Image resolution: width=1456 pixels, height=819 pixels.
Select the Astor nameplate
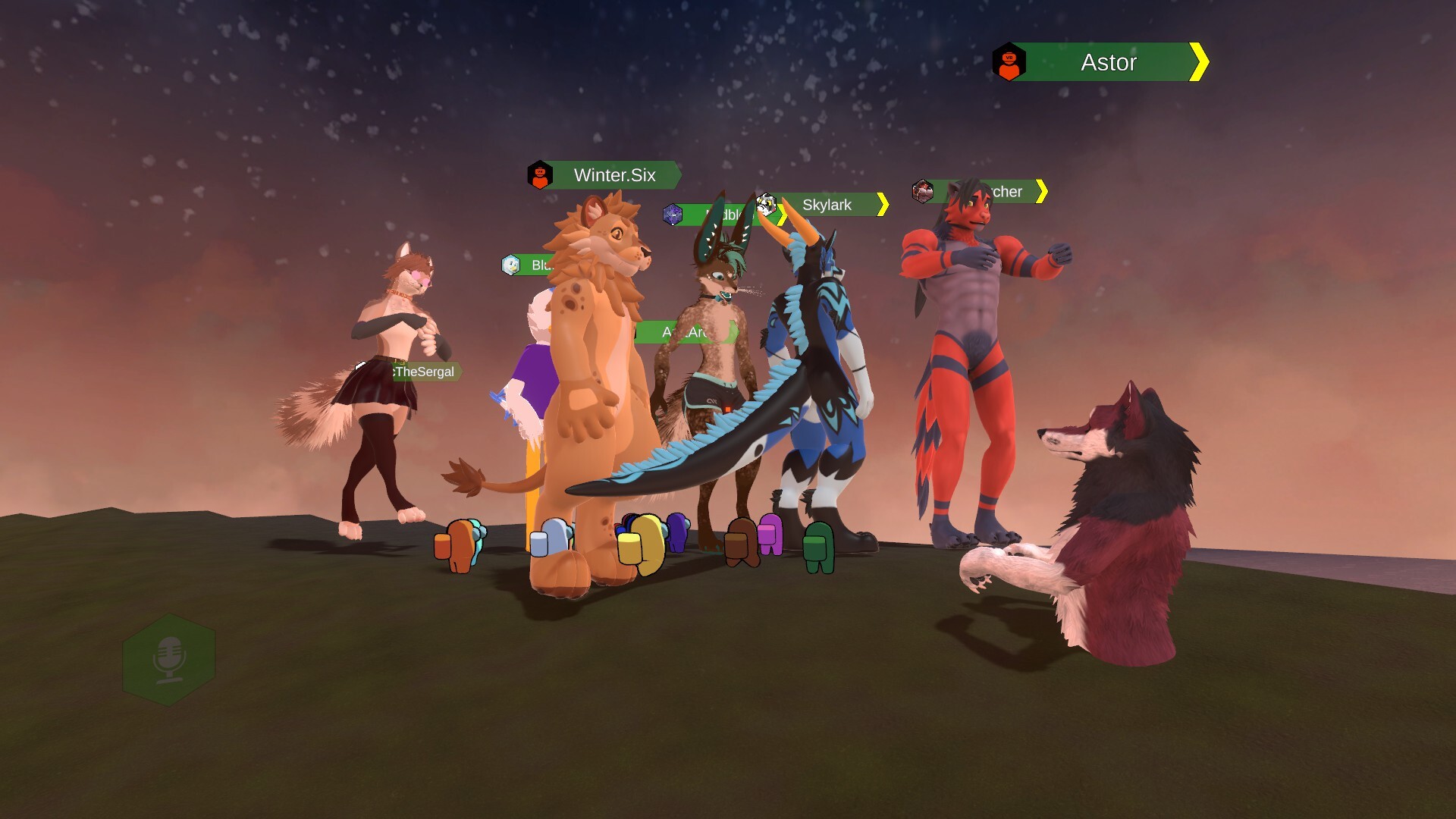(x=1107, y=62)
